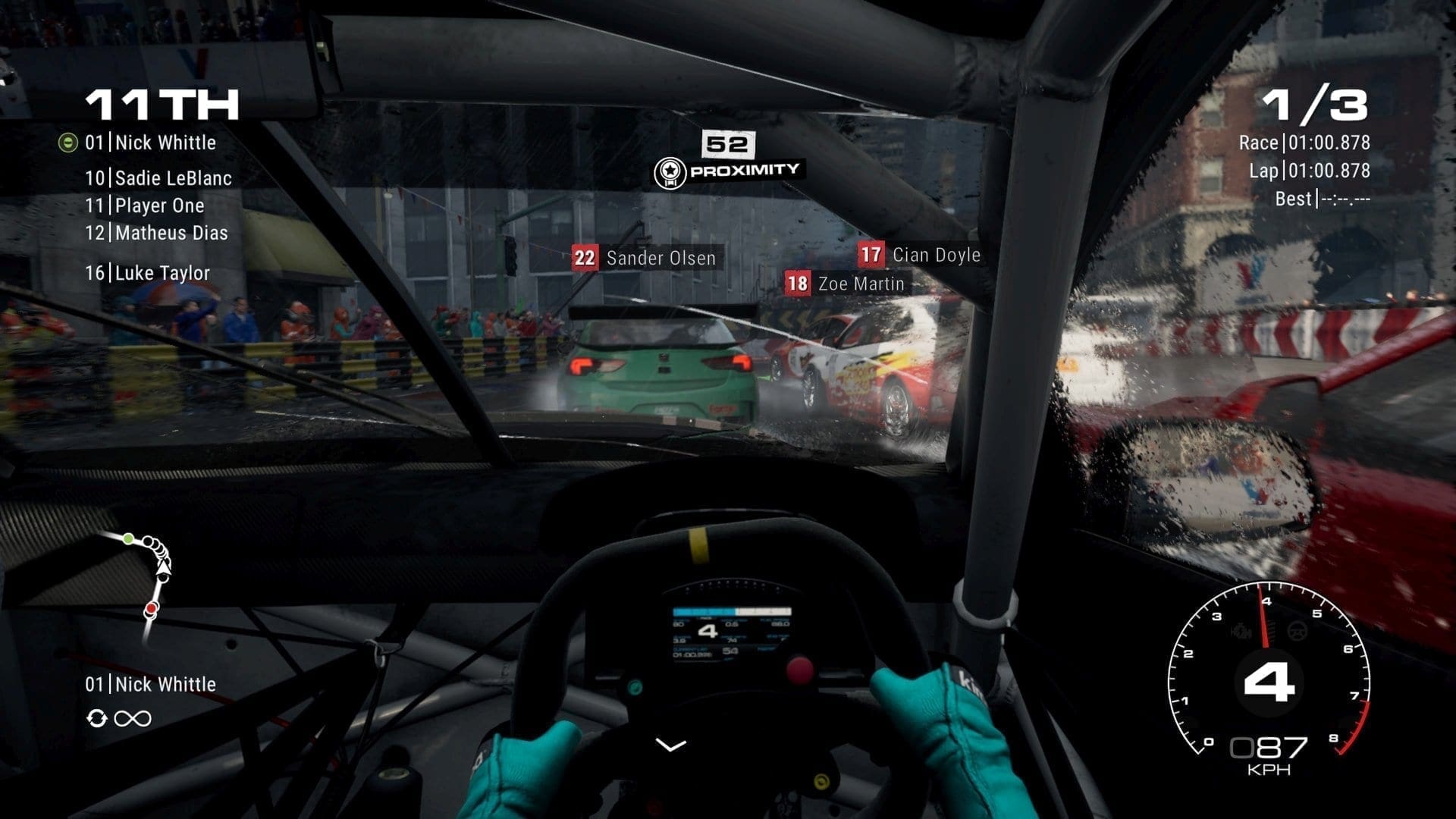
Task: Select Cian Doyle's number 17 name tag
Action: click(x=919, y=255)
